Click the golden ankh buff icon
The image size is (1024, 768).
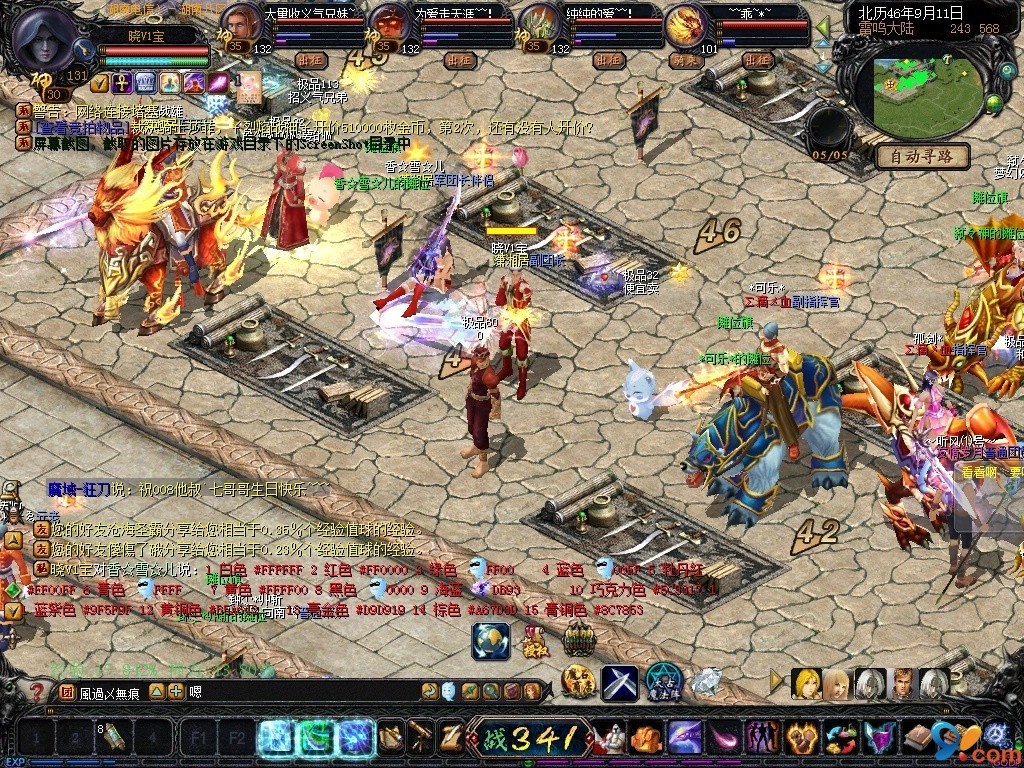tap(120, 82)
